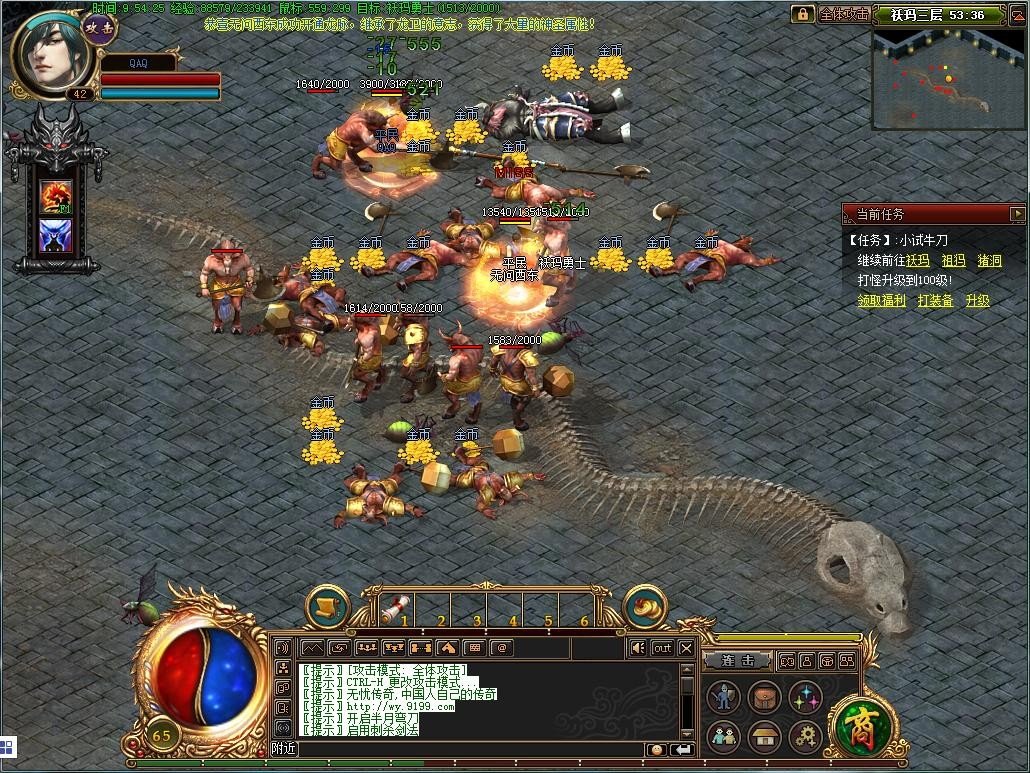
Task: Click the round scroll button beside hotbar
Action: [x=327, y=606]
